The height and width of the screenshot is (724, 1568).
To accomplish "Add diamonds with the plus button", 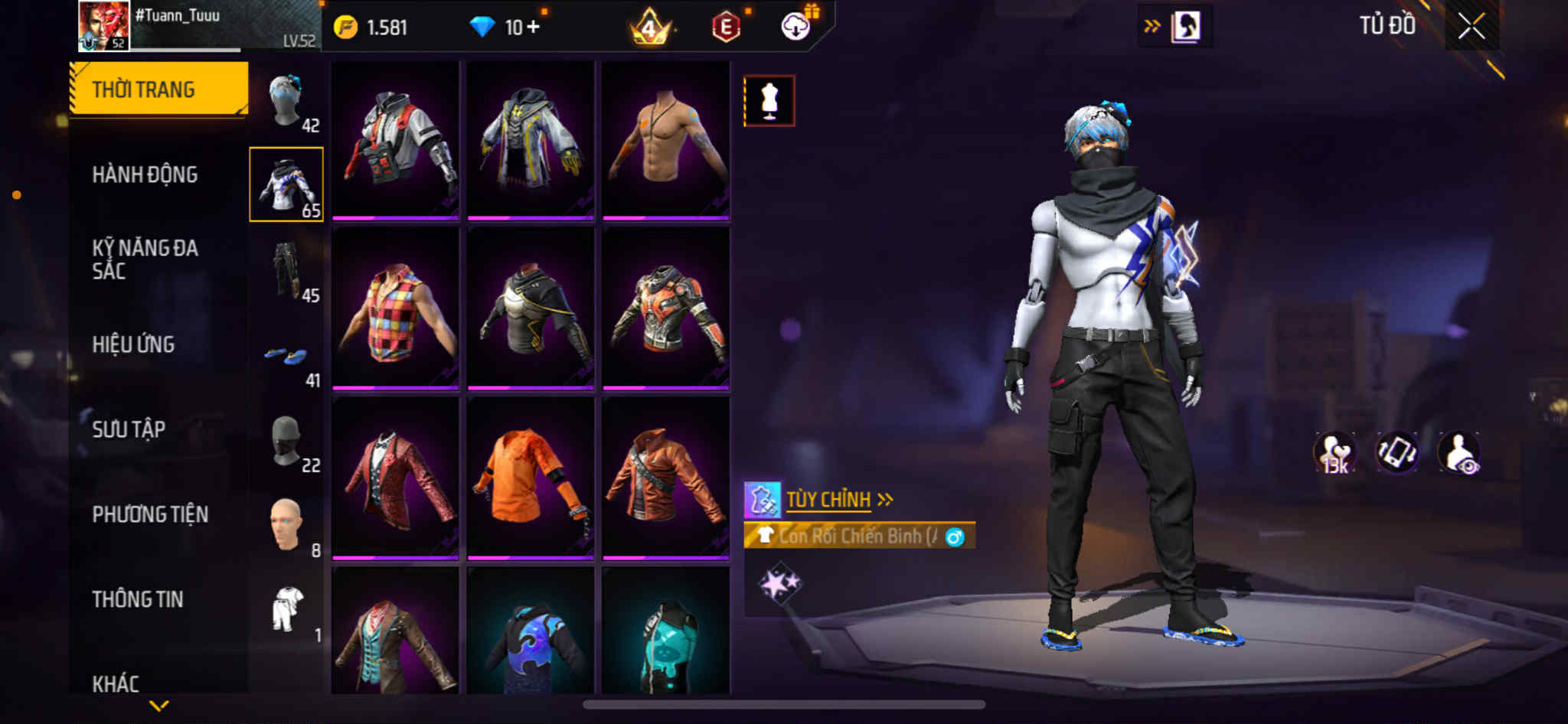I will pyautogui.click(x=533, y=28).
